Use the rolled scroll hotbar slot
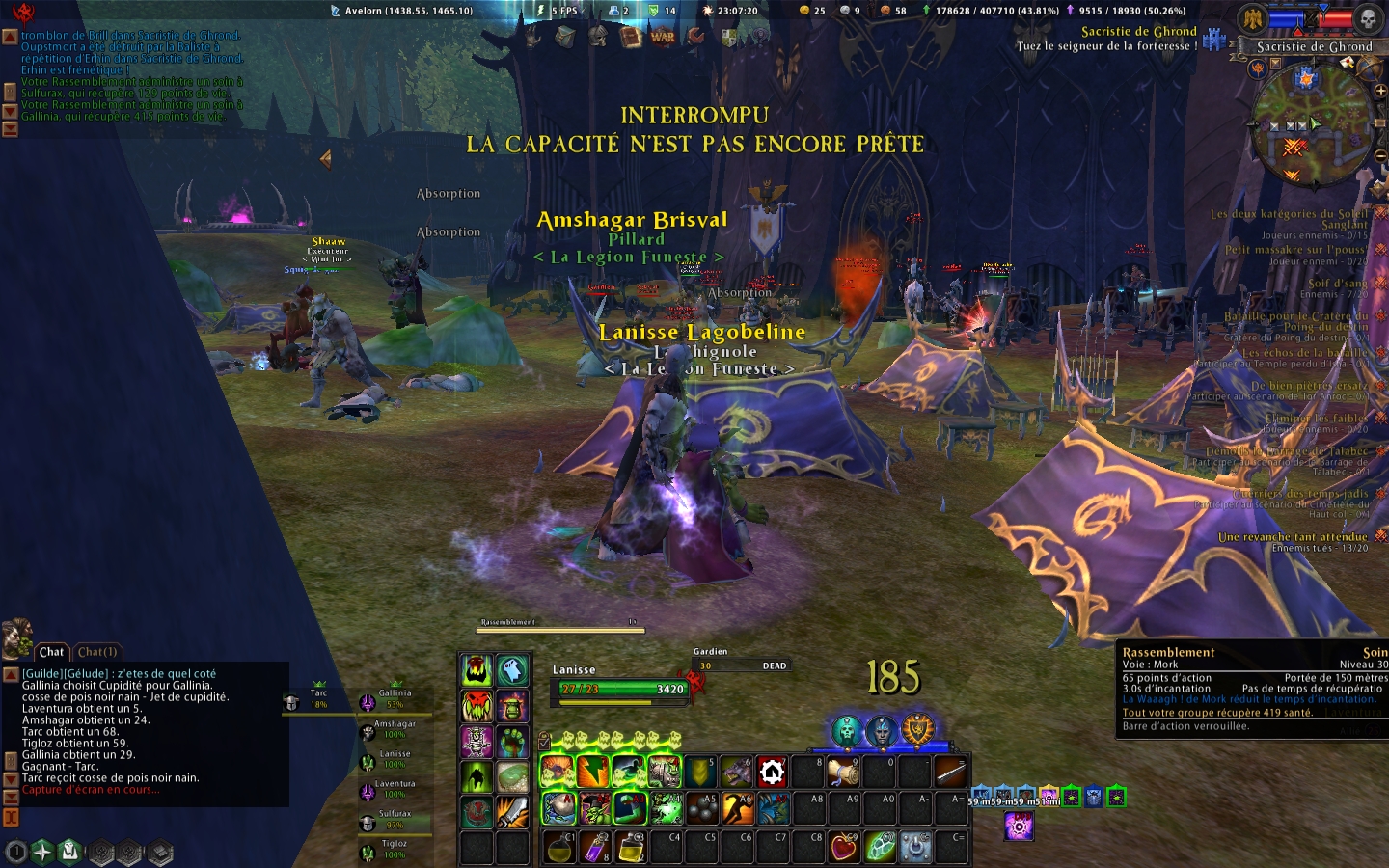Viewport: 1389px width, 868px height. click(844, 772)
